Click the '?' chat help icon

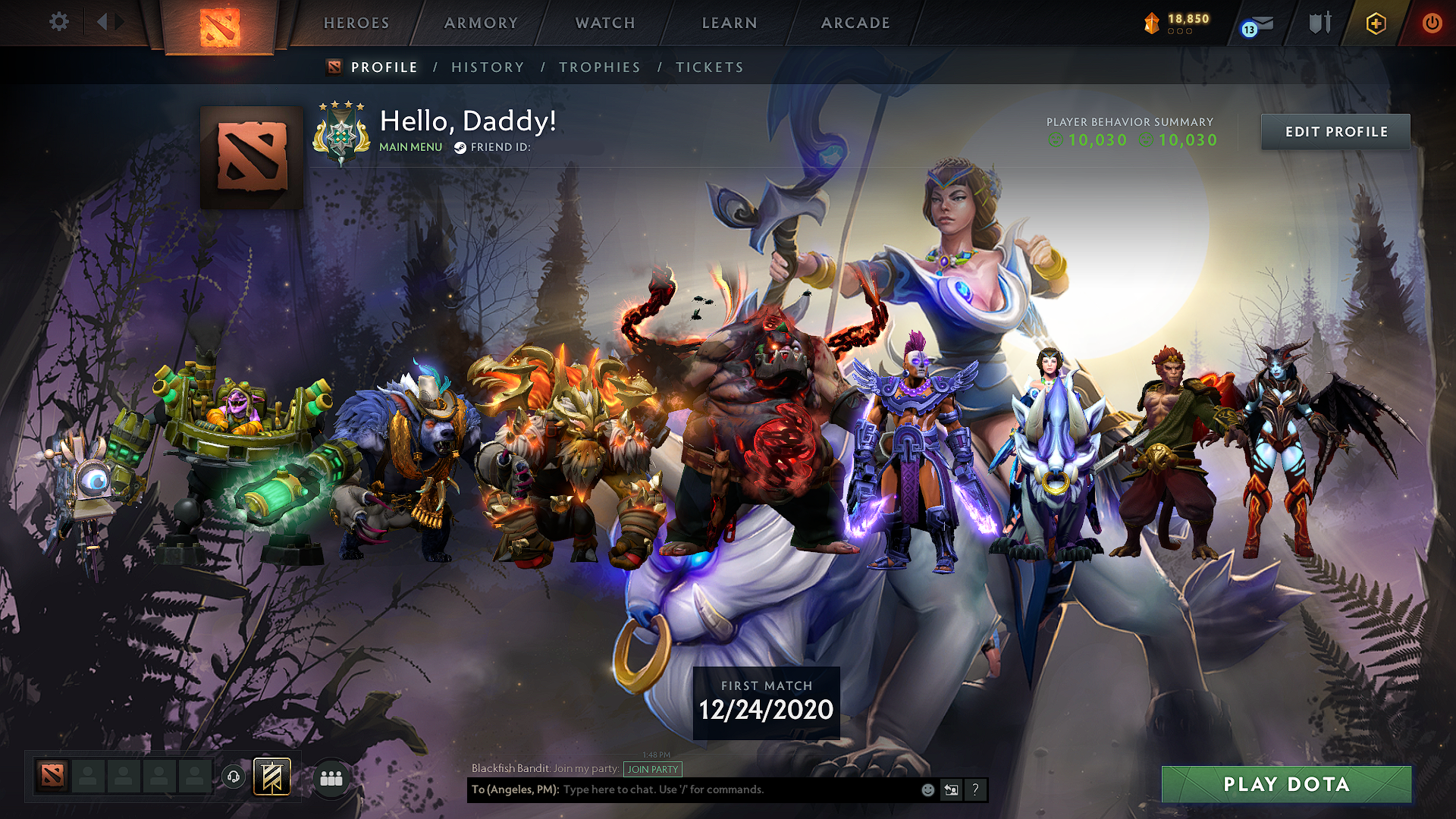[975, 789]
